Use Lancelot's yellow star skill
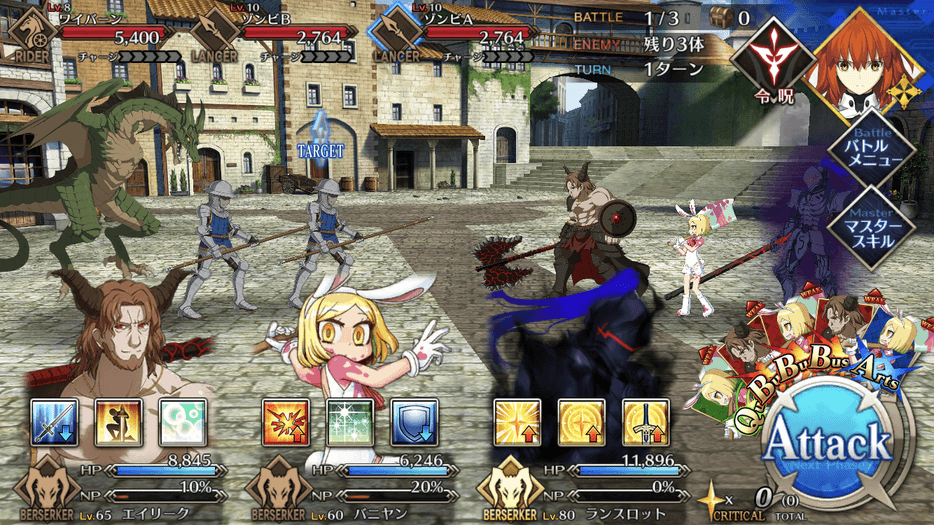 pos(518,423)
